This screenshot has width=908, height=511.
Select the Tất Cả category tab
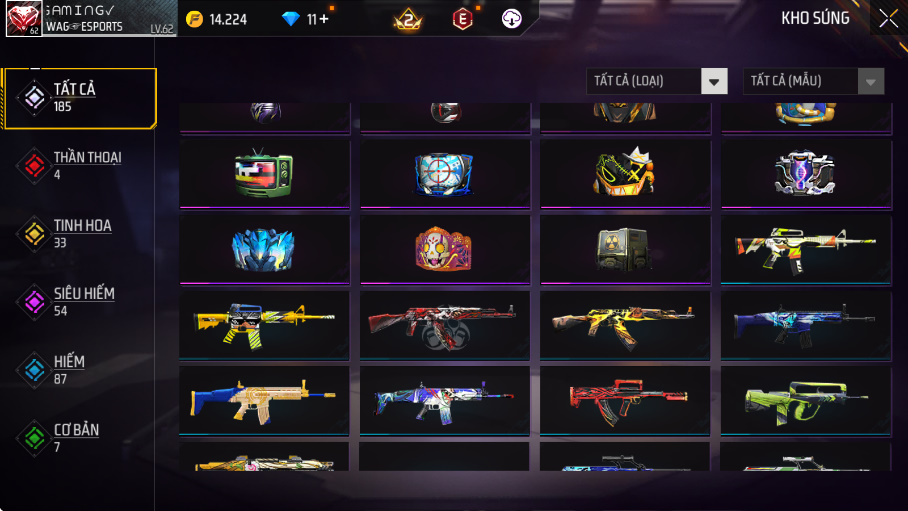(79, 97)
